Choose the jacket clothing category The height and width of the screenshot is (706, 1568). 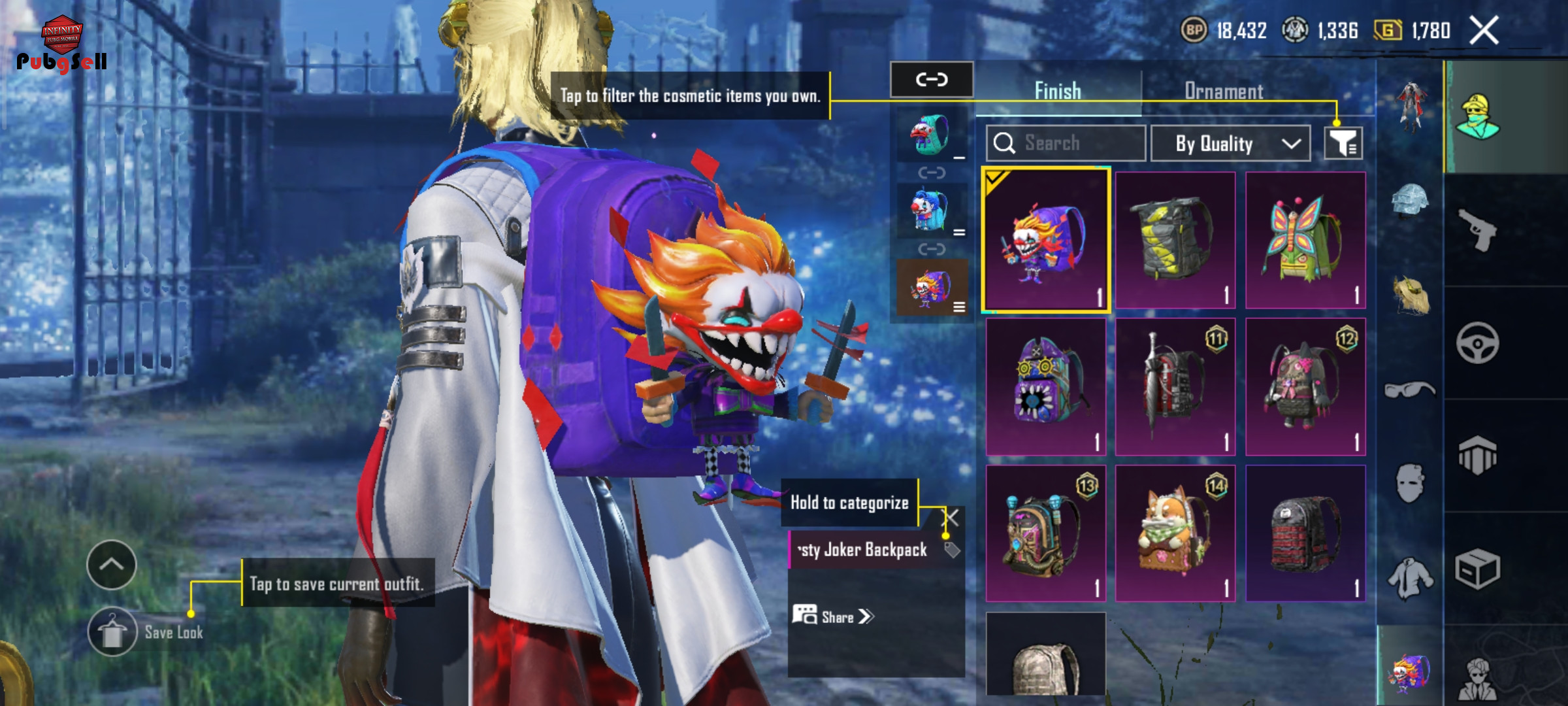point(1410,579)
